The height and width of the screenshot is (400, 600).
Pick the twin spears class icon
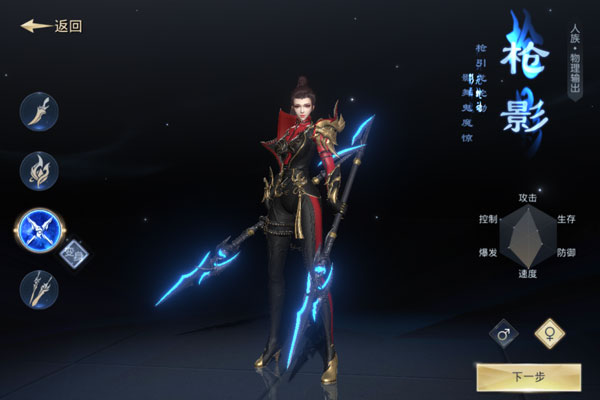click(x=39, y=290)
